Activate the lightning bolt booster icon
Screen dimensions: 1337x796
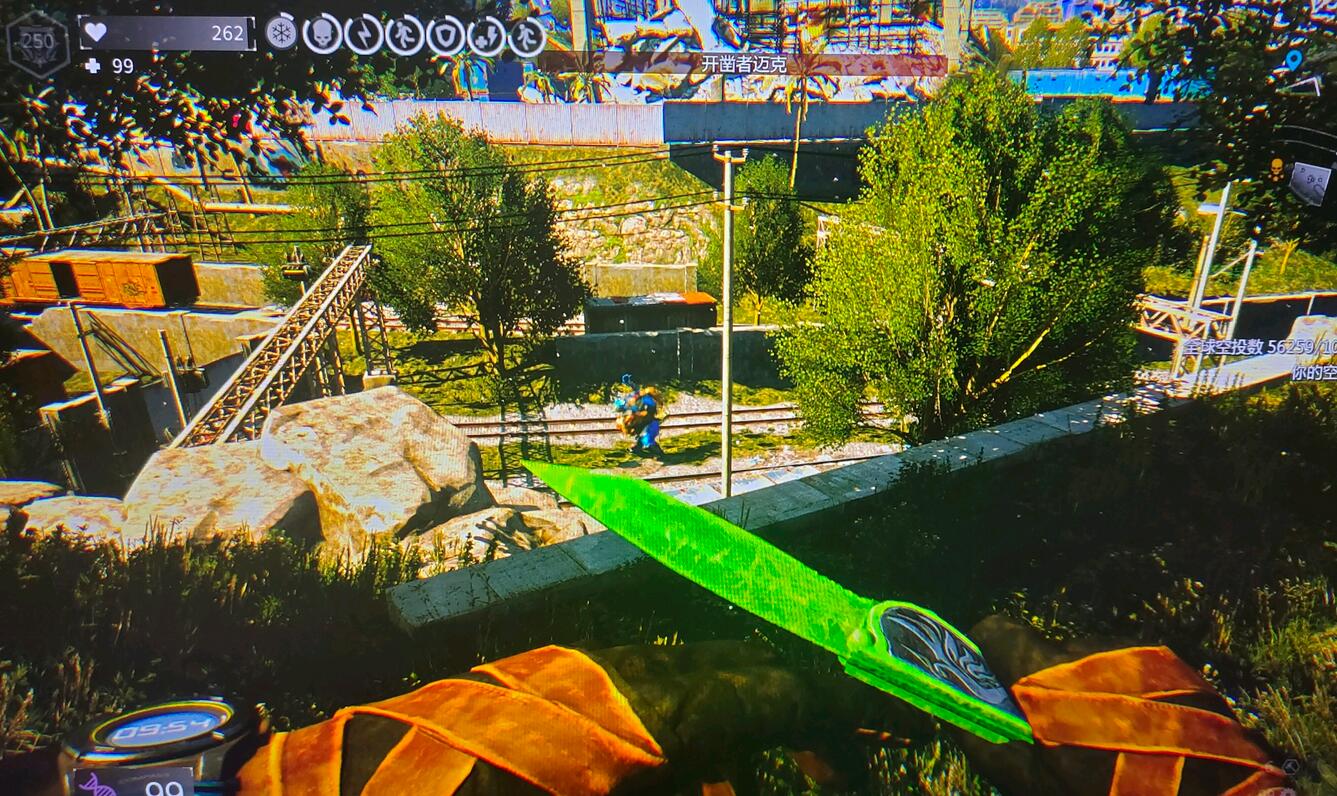[x=363, y=35]
